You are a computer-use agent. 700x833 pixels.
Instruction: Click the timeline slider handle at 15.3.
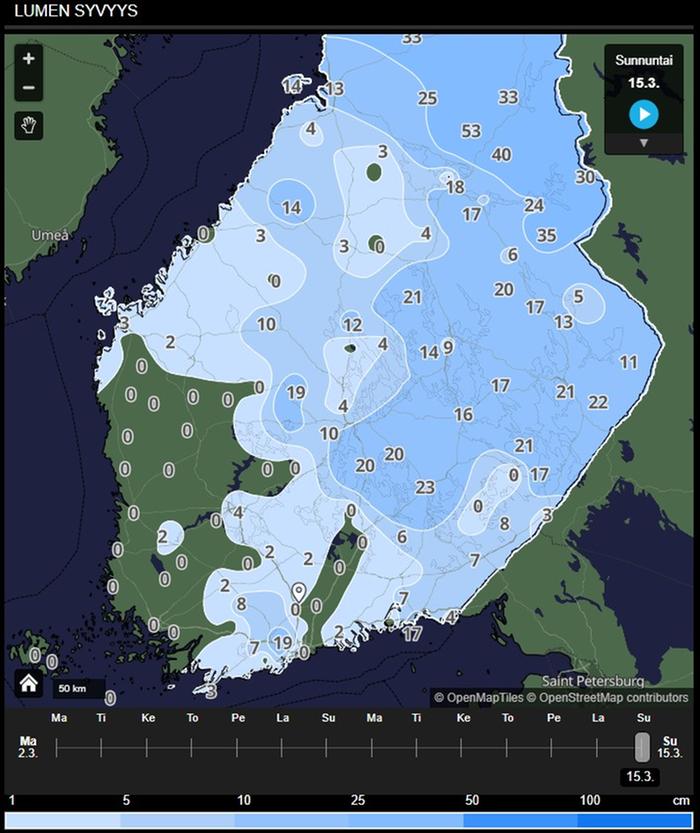(x=642, y=747)
